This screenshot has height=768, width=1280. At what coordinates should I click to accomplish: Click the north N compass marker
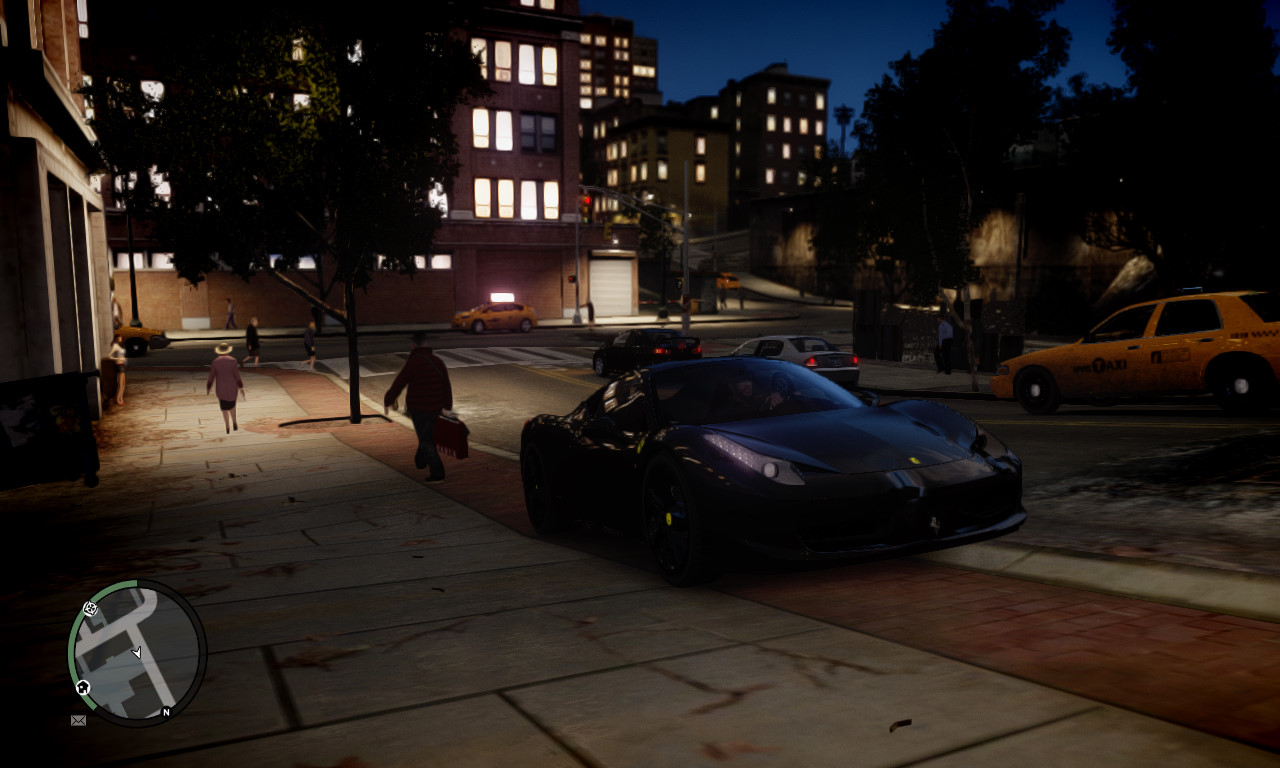pos(166,712)
